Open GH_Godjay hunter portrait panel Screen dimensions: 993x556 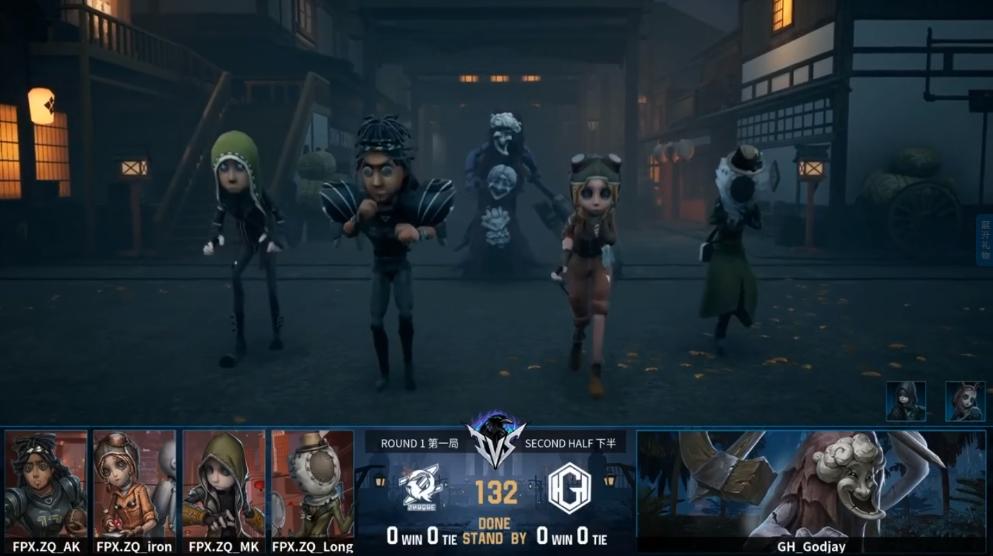click(811, 484)
